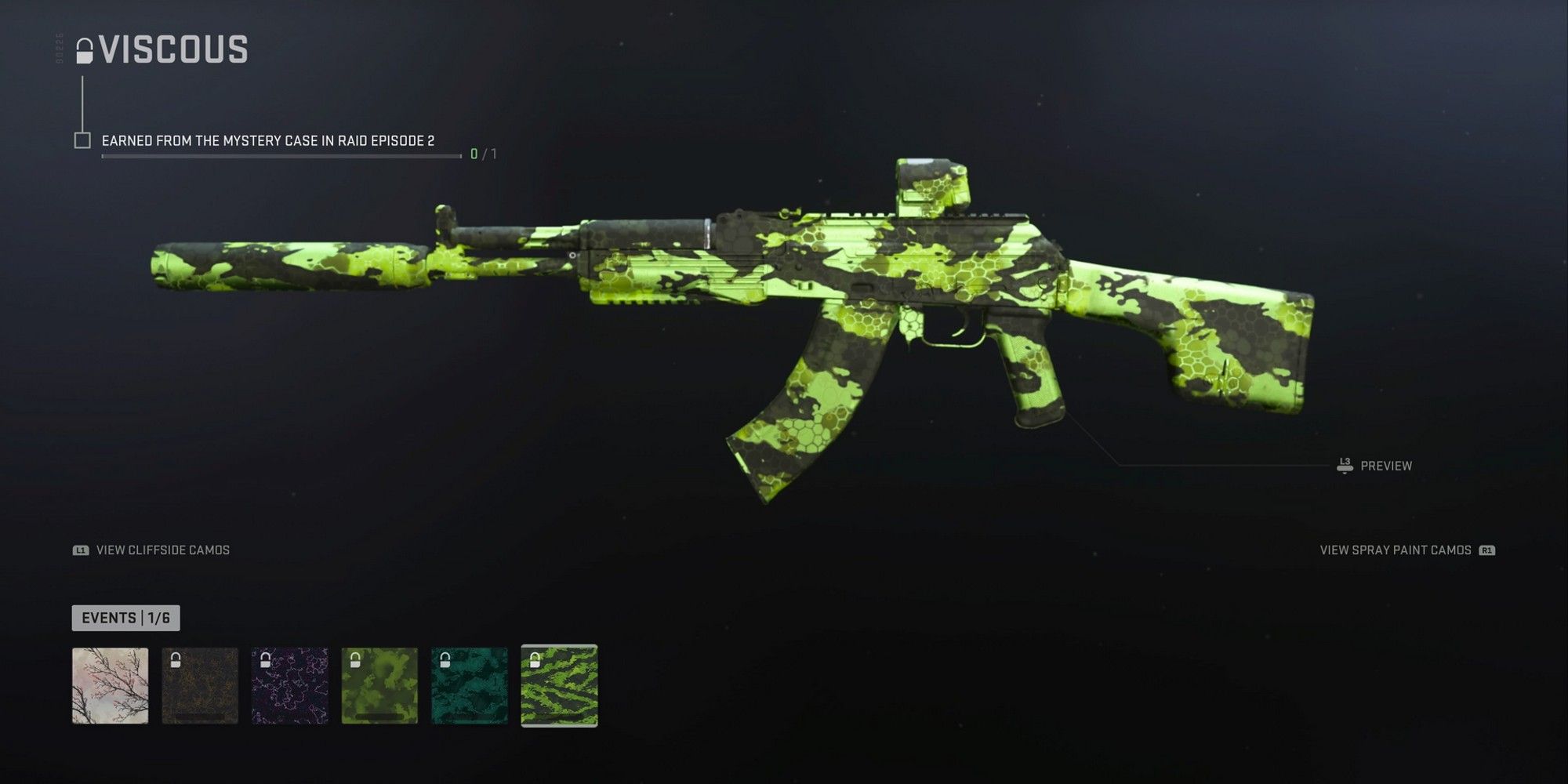Click the L3 thumbstick Preview icon
1568x784 pixels.
1344,465
